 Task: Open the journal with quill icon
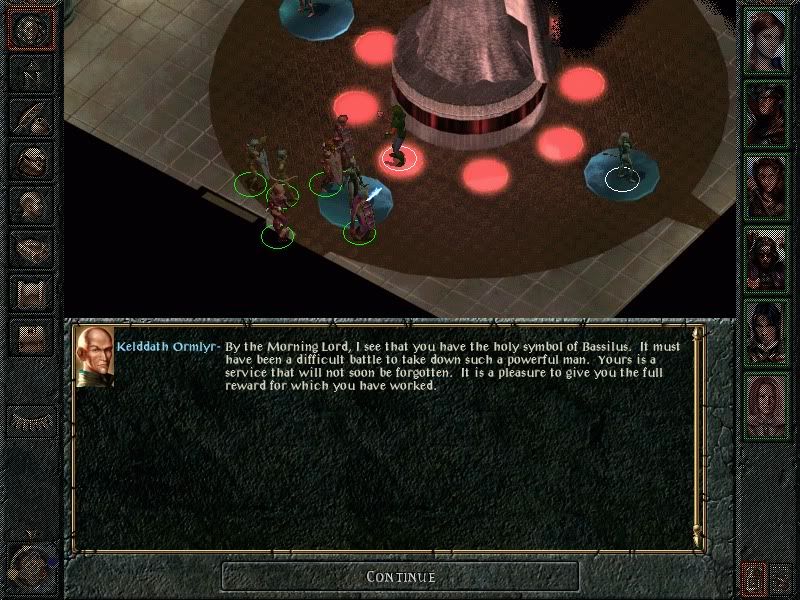pos(30,117)
